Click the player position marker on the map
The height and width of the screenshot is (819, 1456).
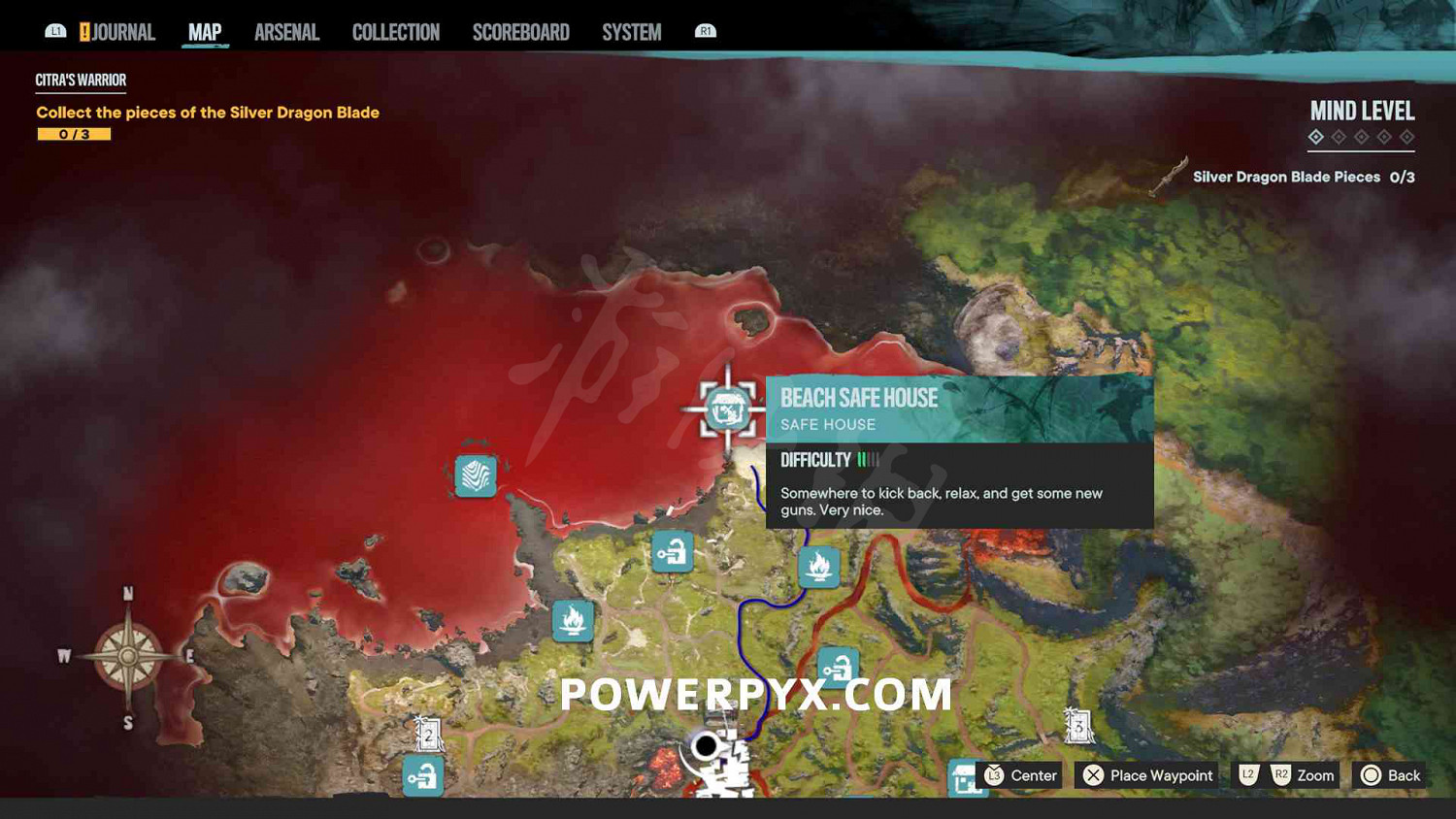click(706, 745)
